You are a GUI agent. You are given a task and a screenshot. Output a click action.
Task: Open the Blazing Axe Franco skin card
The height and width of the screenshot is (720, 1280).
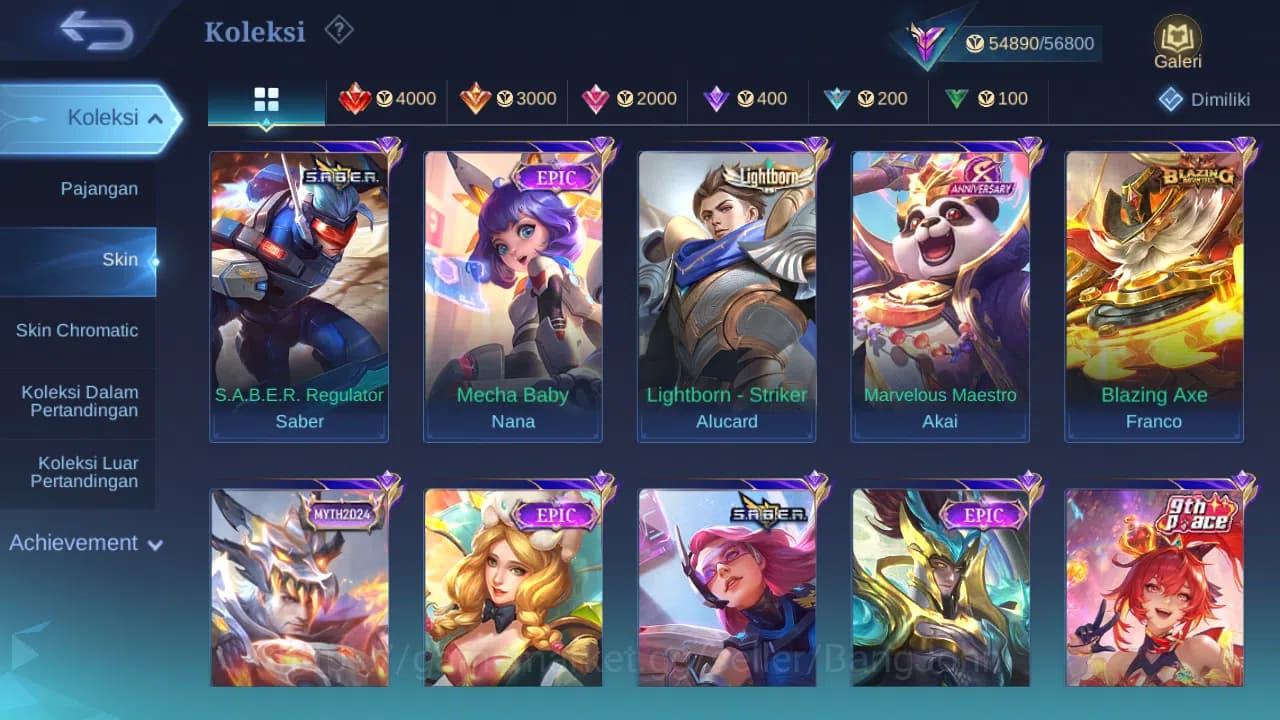[x=1154, y=290]
